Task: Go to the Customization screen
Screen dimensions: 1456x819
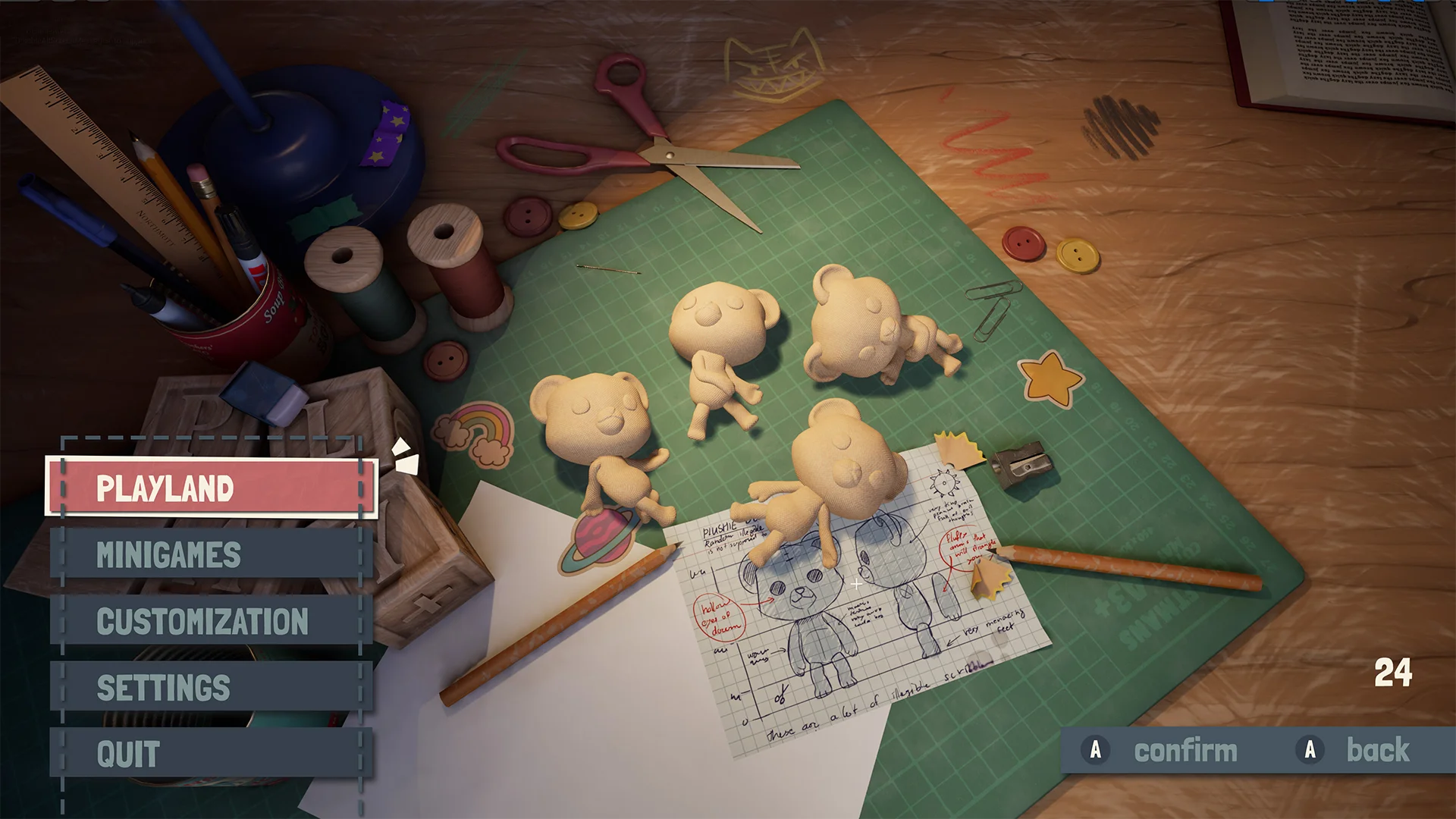Action: [x=211, y=621]
